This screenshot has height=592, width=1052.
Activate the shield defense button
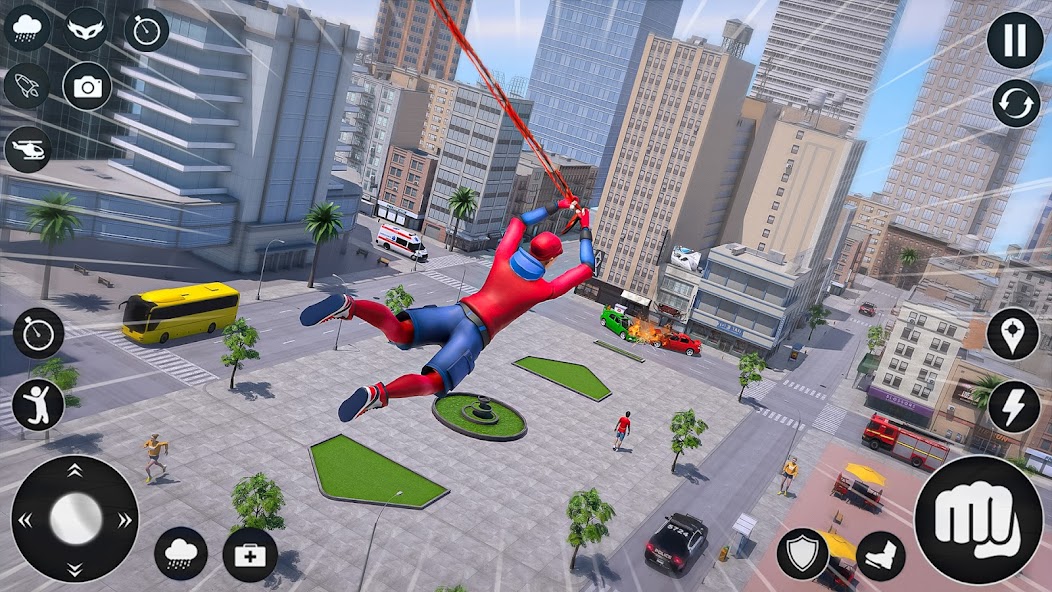click(802, 554)
